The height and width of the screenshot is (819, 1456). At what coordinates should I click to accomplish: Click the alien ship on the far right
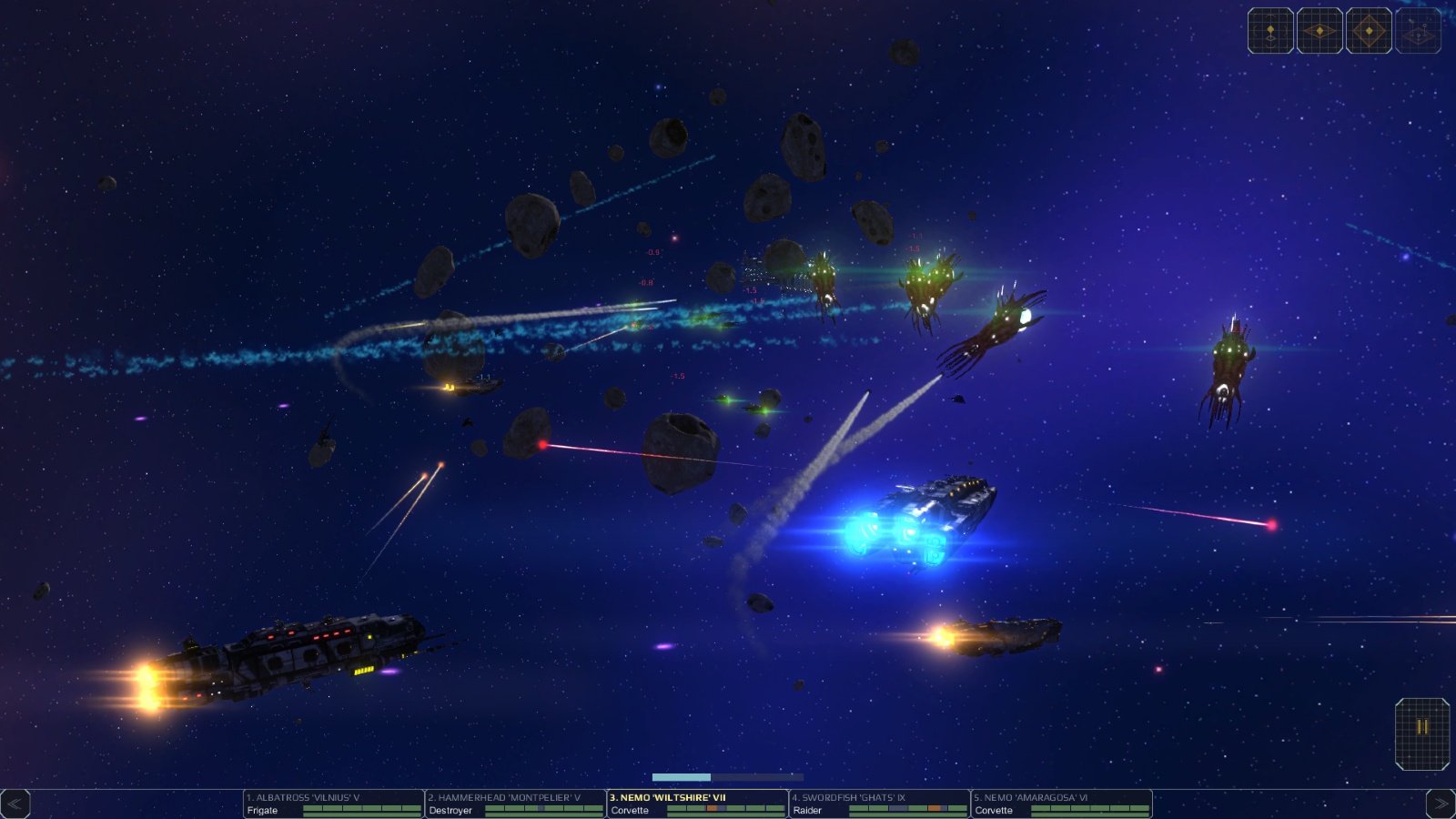click(x=1230, y=364)
